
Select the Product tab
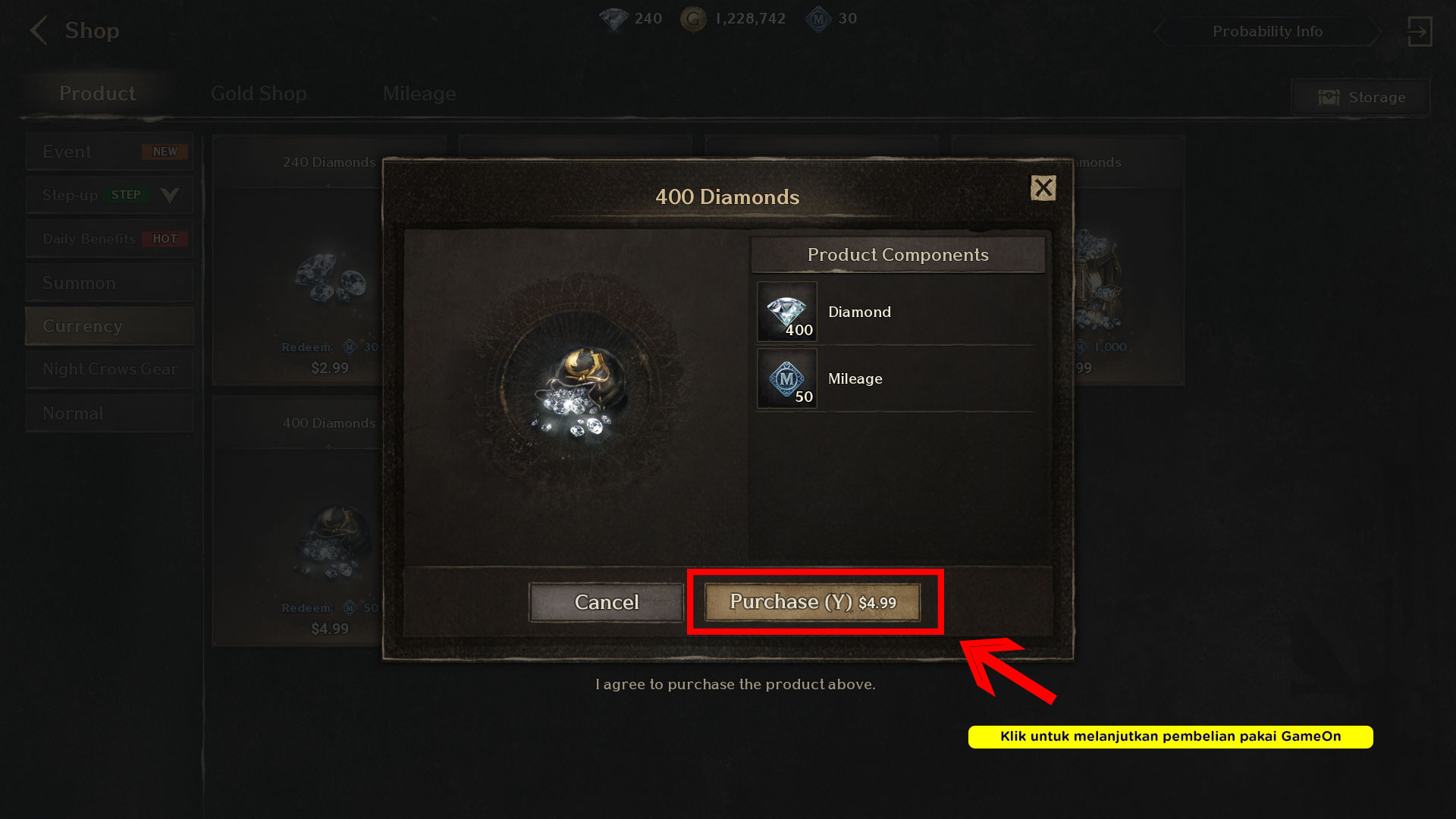click(97, 94)
